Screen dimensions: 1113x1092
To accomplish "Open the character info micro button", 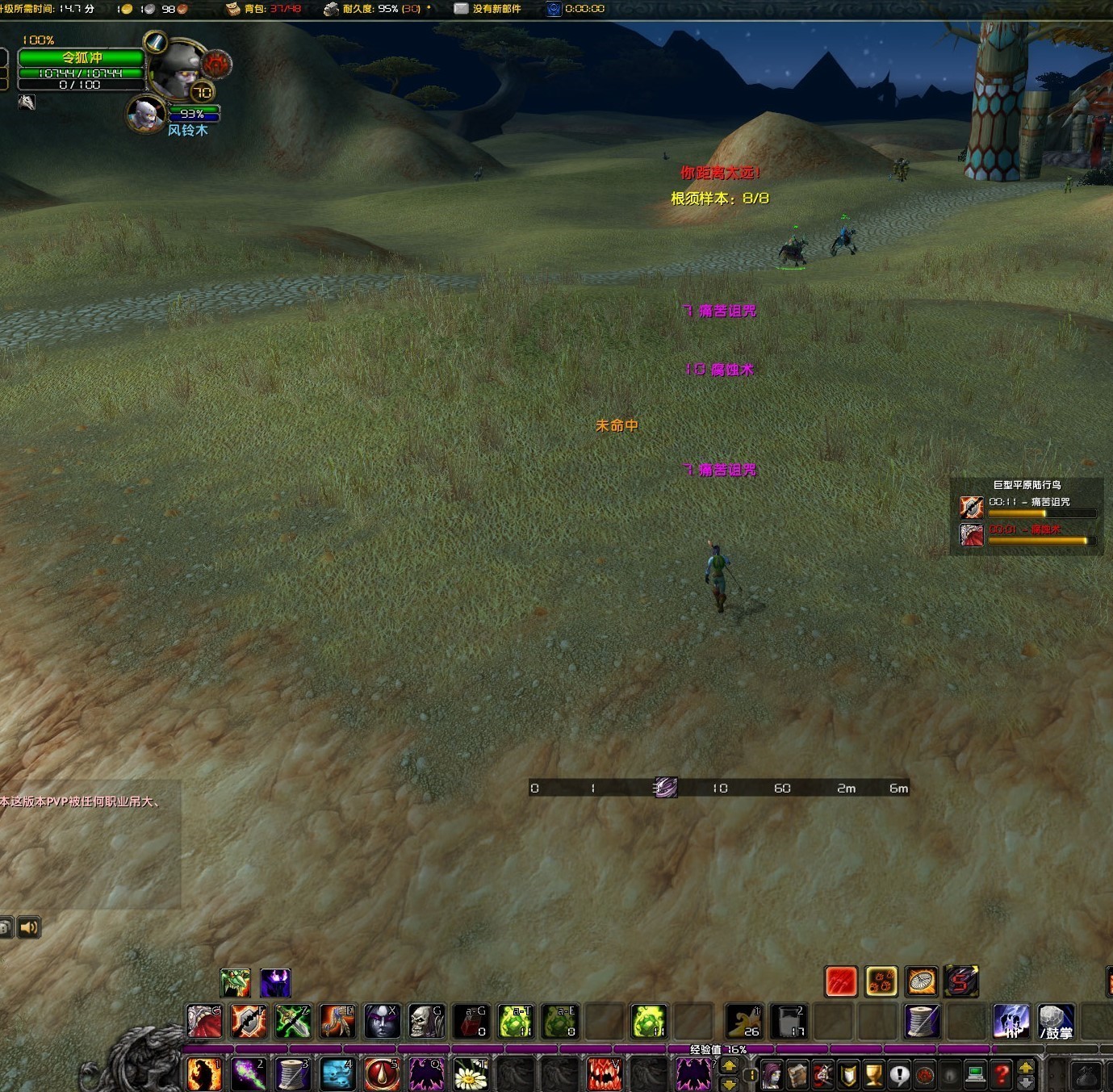I will point(772,1074).
